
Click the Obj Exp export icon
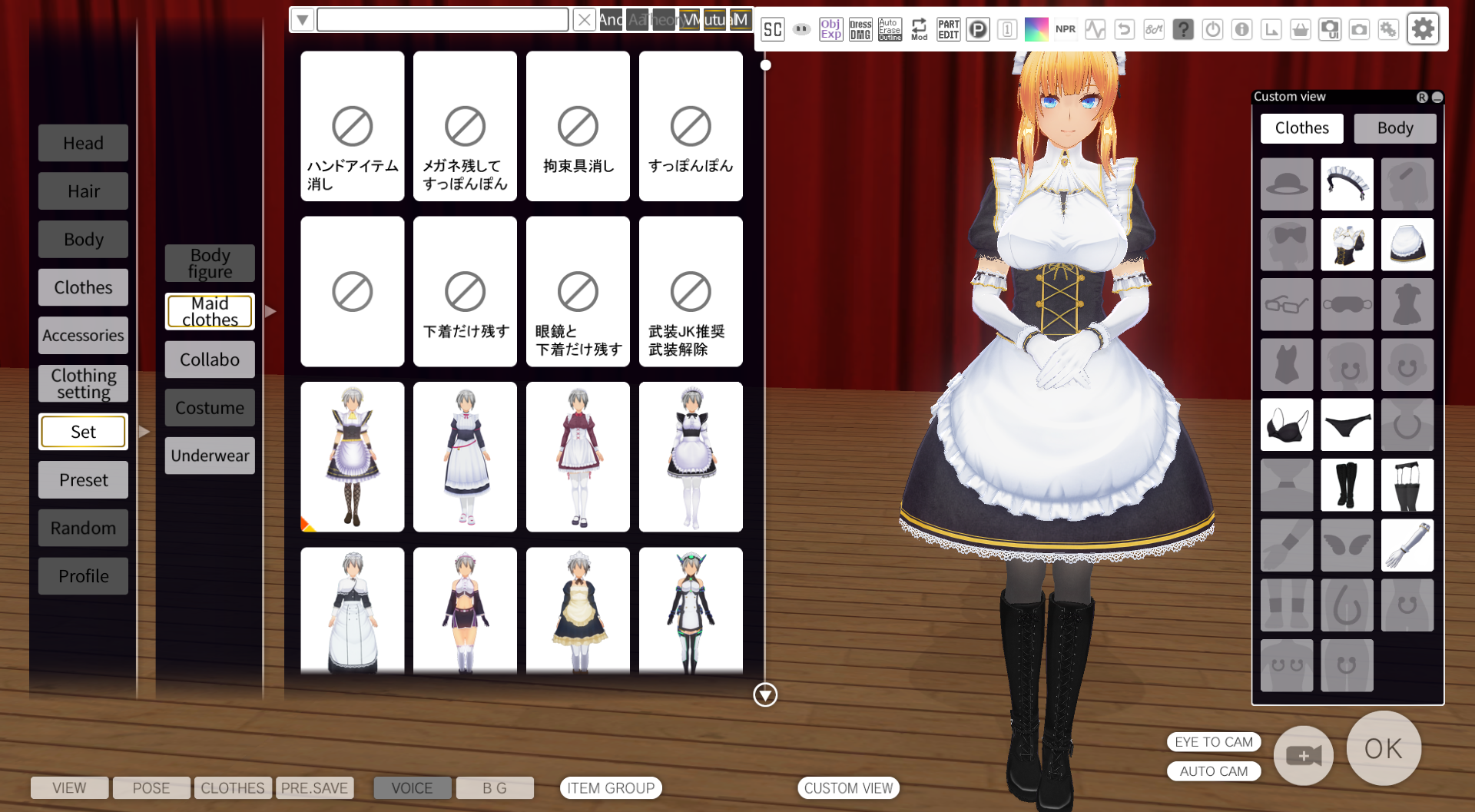pos(830,29)
